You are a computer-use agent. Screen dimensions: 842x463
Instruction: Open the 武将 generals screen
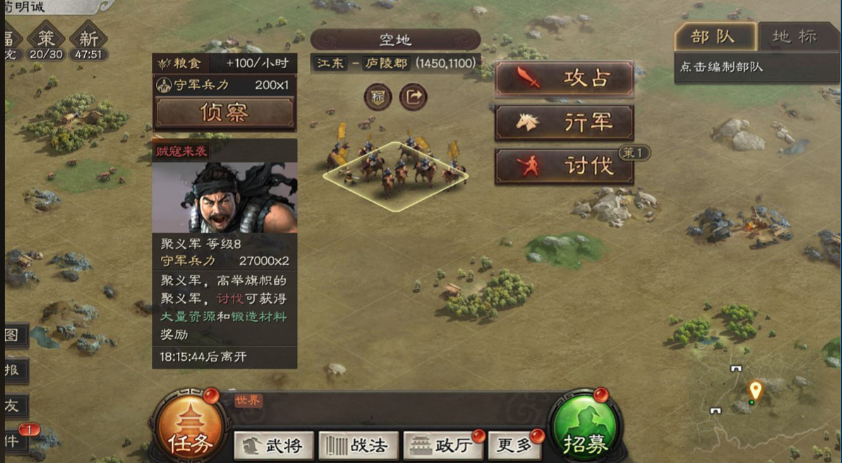coord(273,445)
